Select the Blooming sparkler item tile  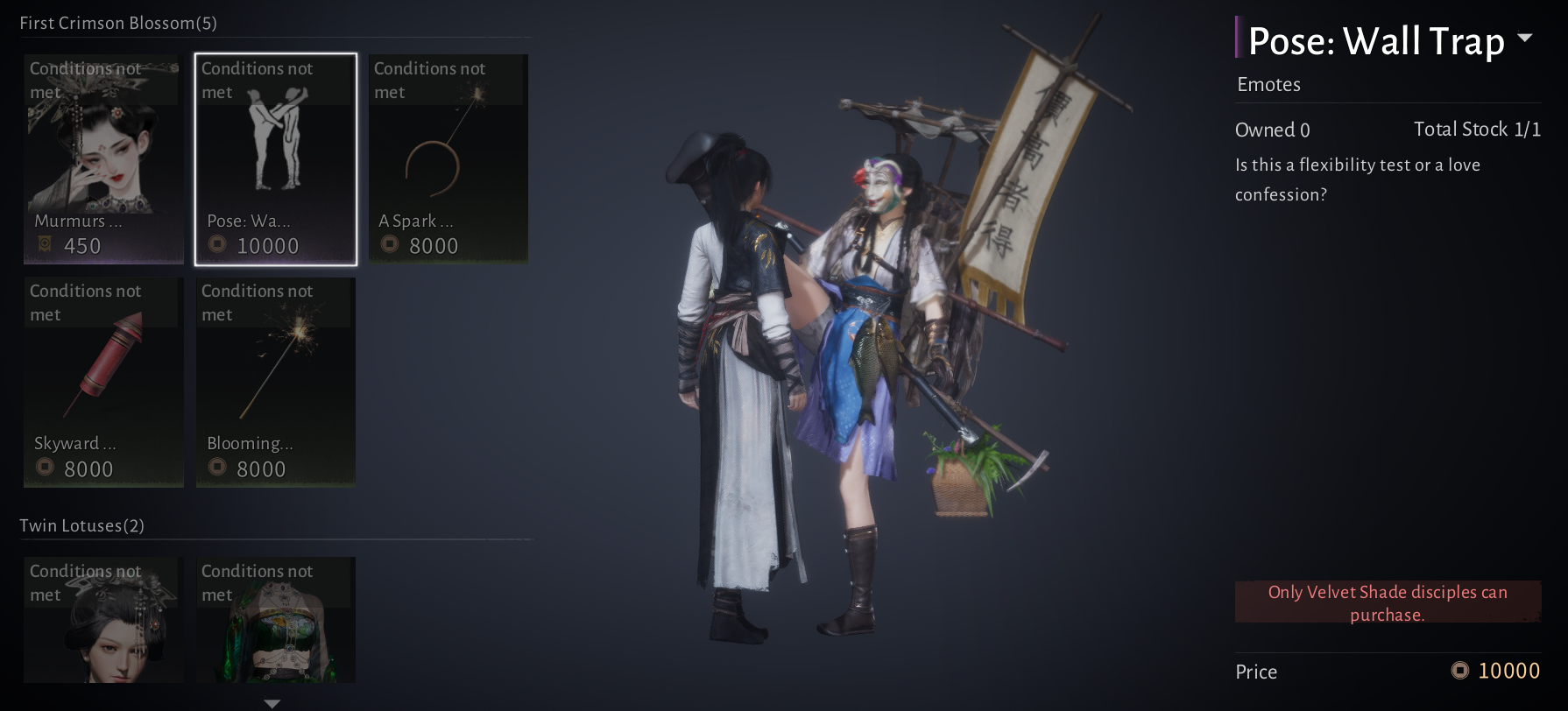click(x=276, y=382)
